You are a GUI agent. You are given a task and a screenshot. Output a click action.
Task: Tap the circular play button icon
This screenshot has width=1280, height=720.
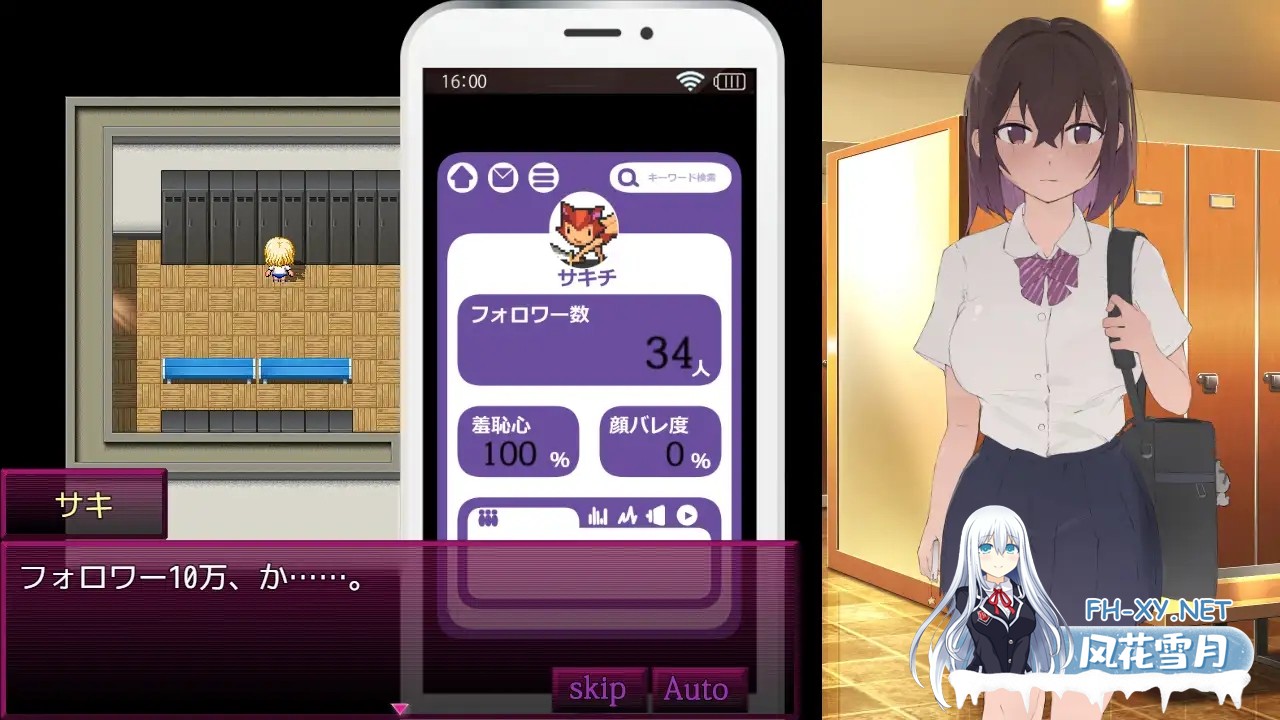pyautogui.click(x=687, y=516)
